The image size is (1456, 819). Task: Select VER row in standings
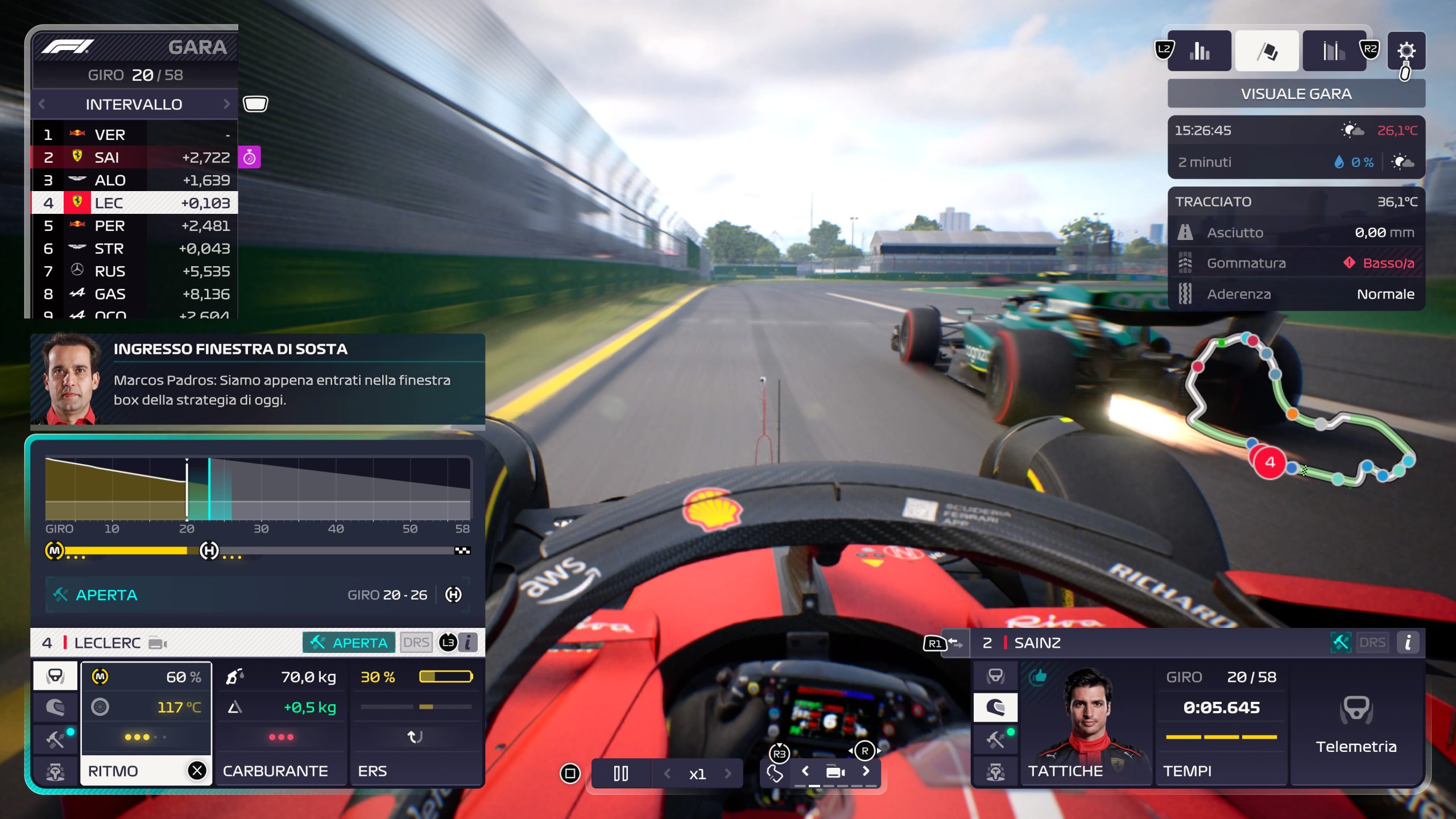(135, 135)
